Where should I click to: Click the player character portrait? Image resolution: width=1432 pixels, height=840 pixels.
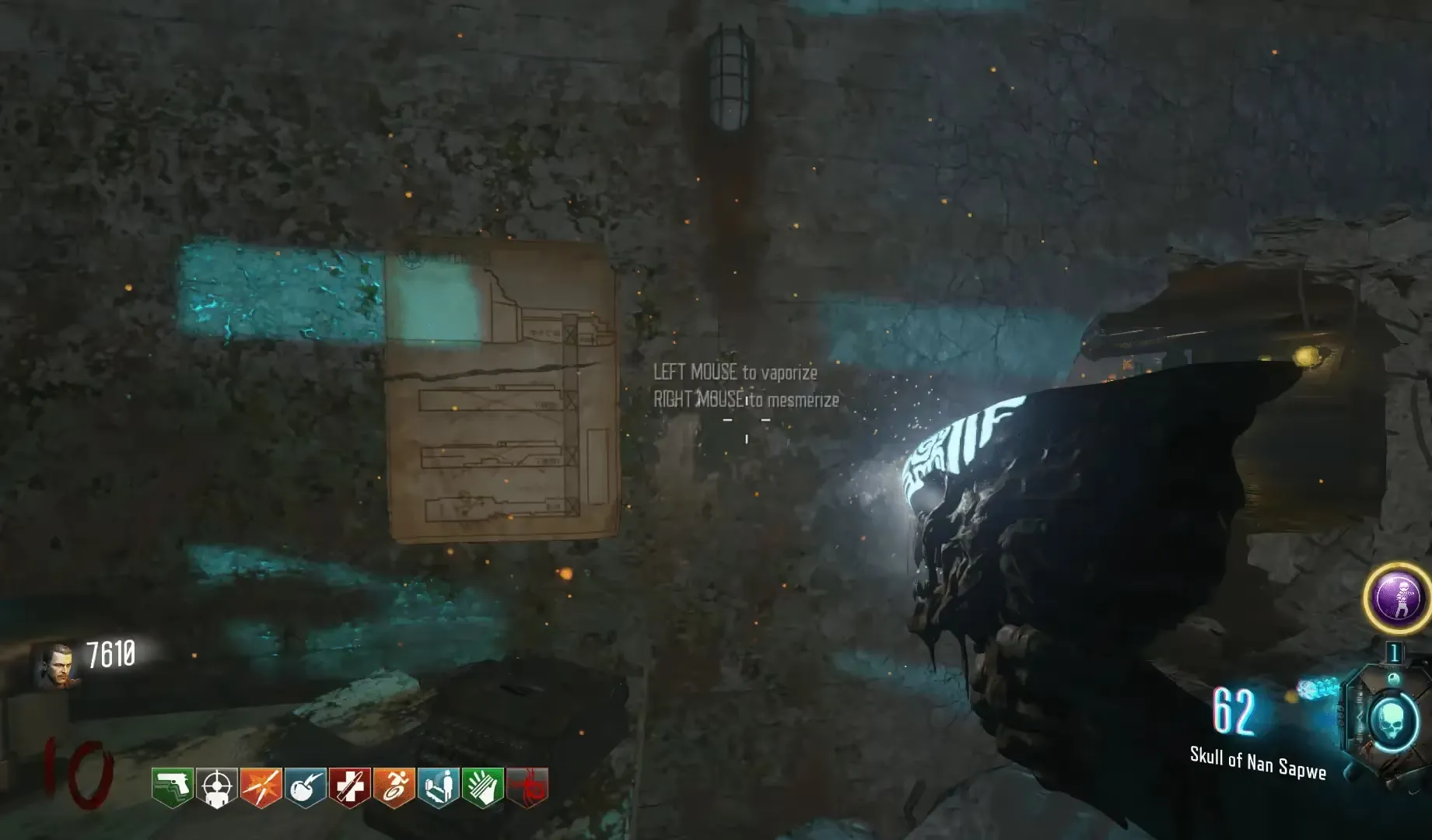coord(57,665)
